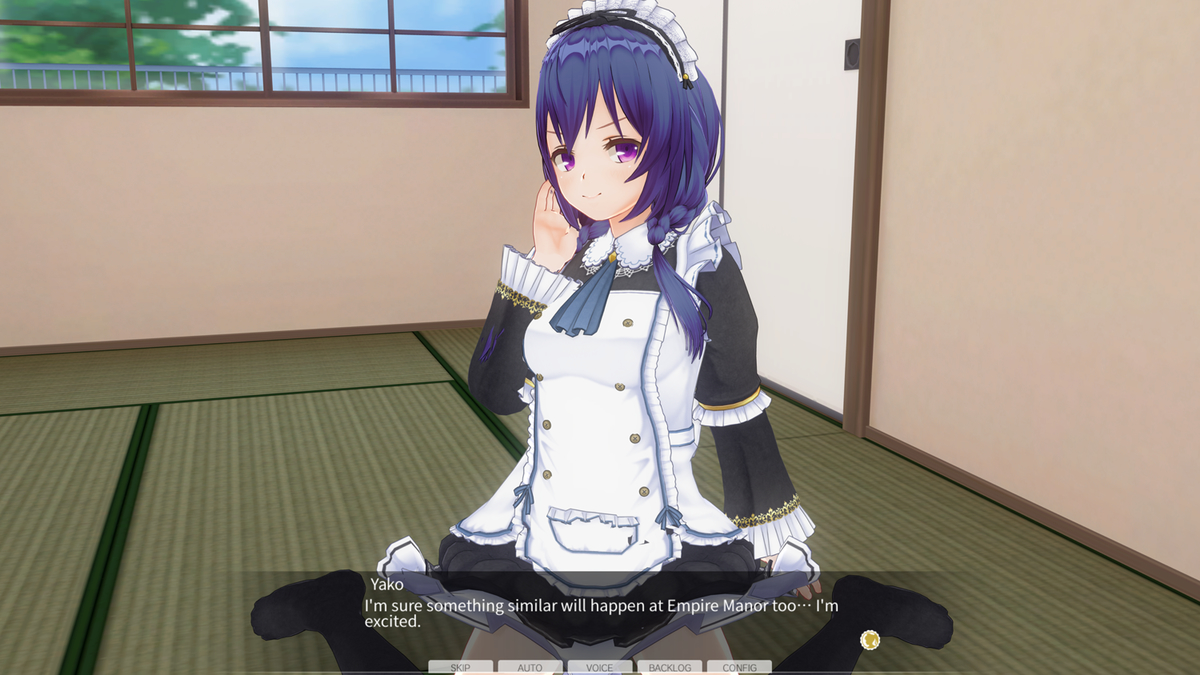Screen dimensions: 1200x675
Task: Open the BACKLOG history
Action: 669,667
